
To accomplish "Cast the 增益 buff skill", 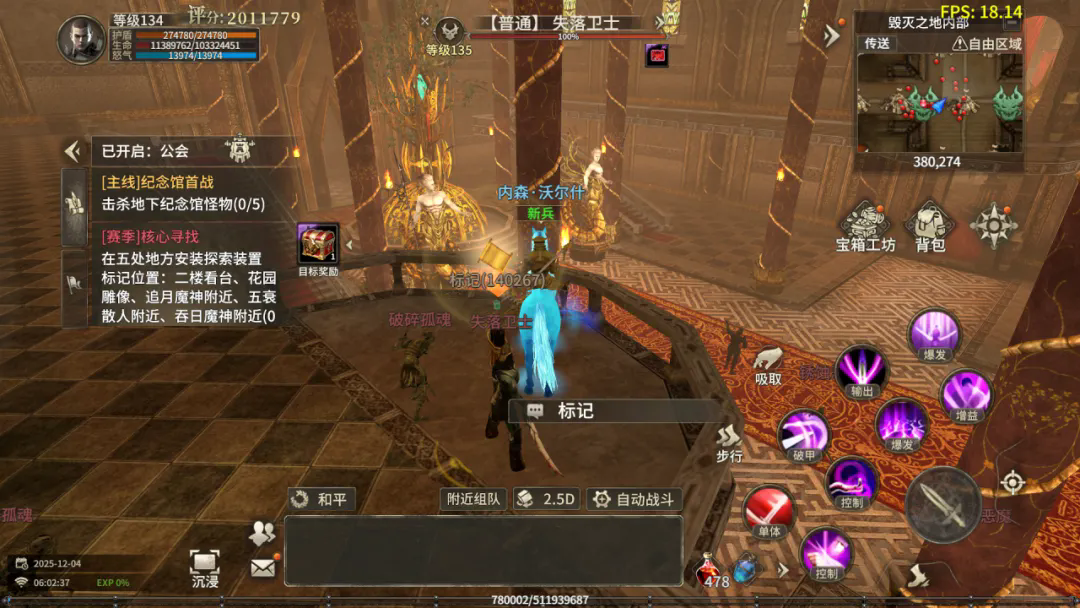I will [966, 395].
